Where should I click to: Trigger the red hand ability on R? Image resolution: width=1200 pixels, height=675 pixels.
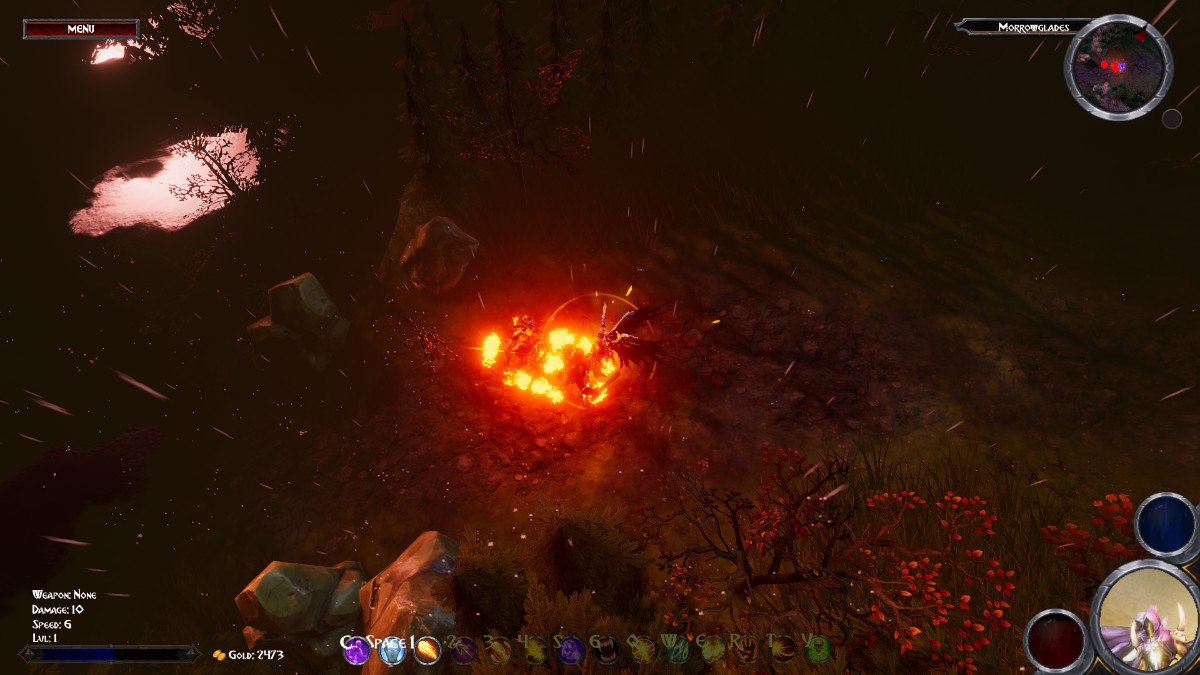coord(747,651)
